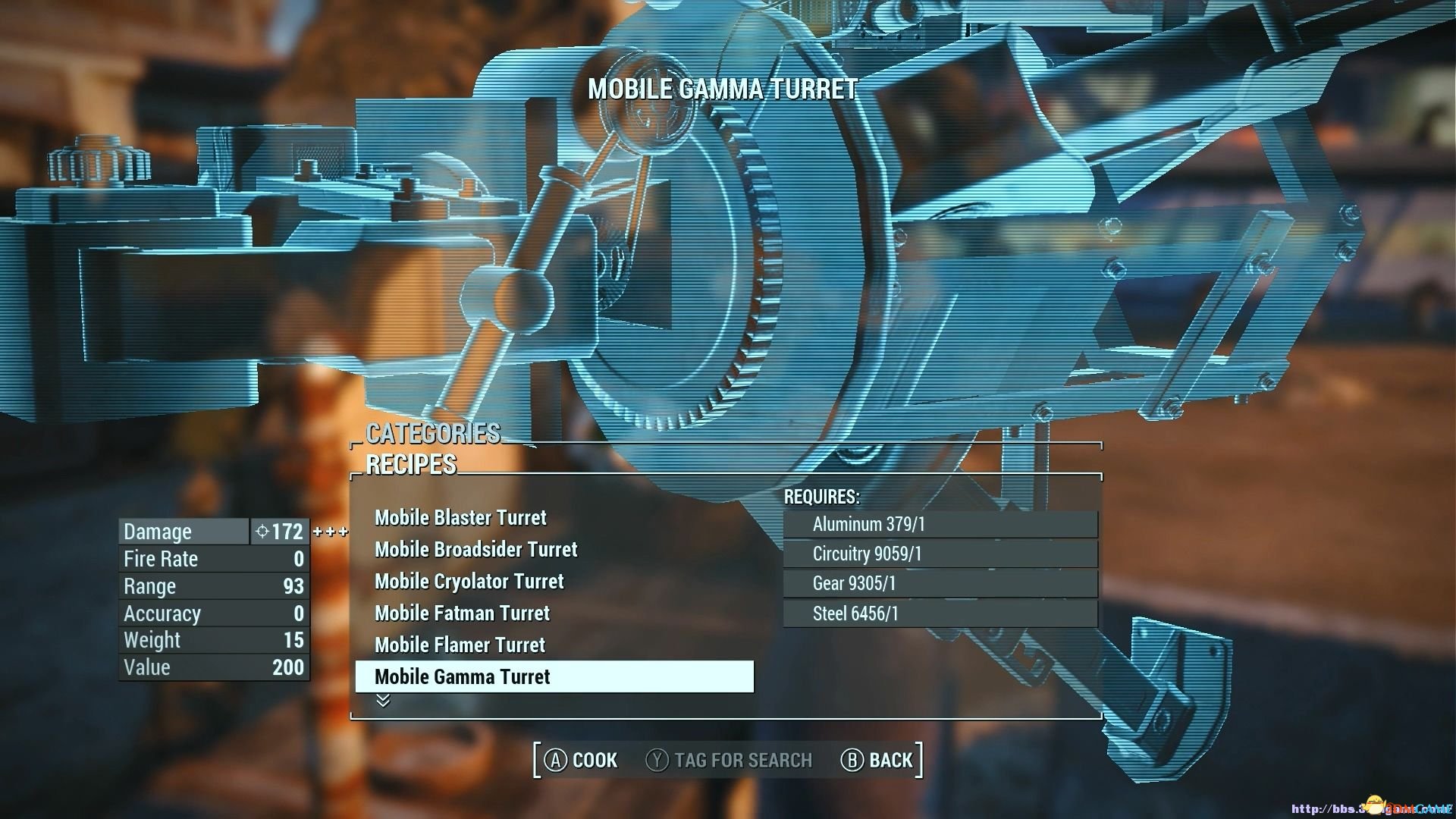1456x819 pixels.
Task: Click the down chevron below the recipe list
Action: tap(383, 701)
